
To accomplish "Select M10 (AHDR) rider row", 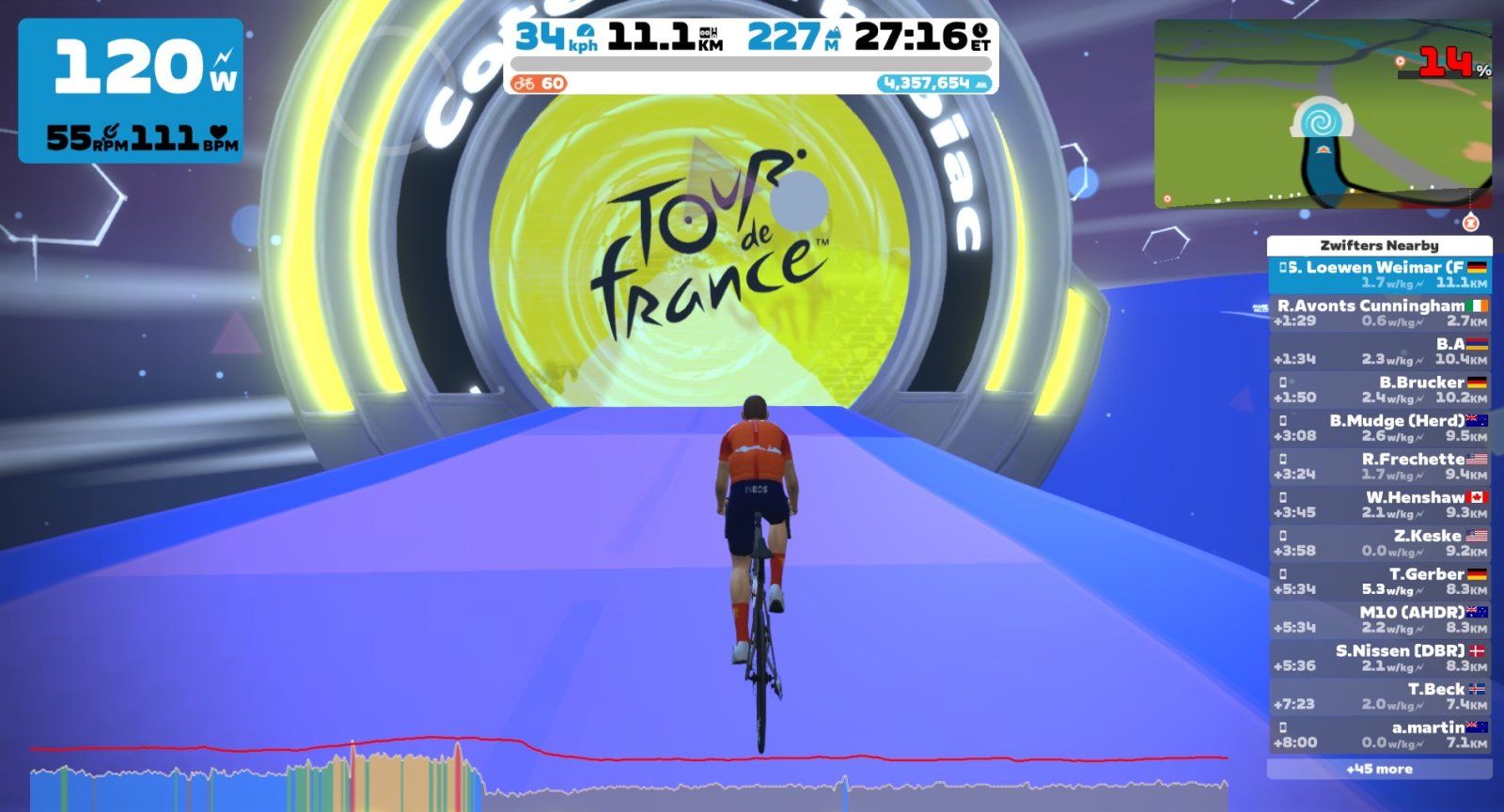I will [1379, 620].
